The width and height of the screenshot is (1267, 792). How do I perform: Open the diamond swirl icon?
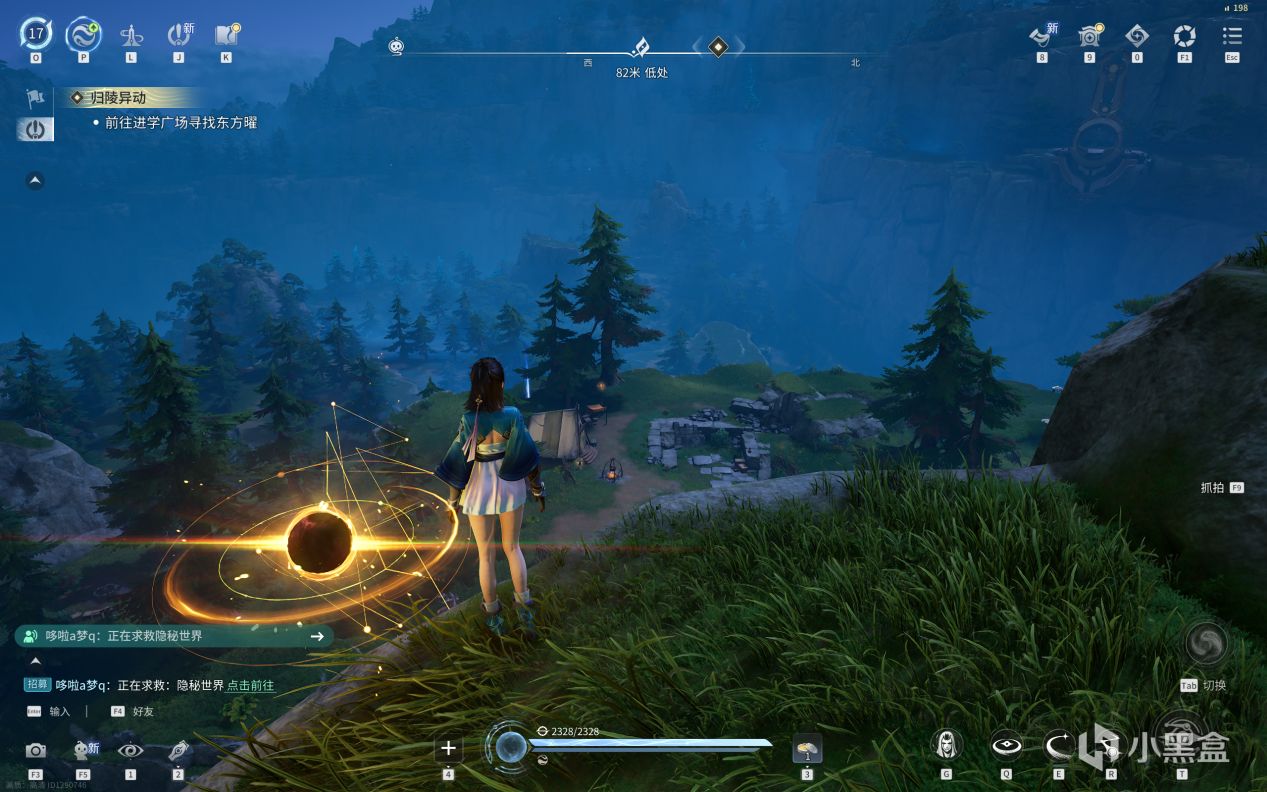click(x=1137, y=36)
